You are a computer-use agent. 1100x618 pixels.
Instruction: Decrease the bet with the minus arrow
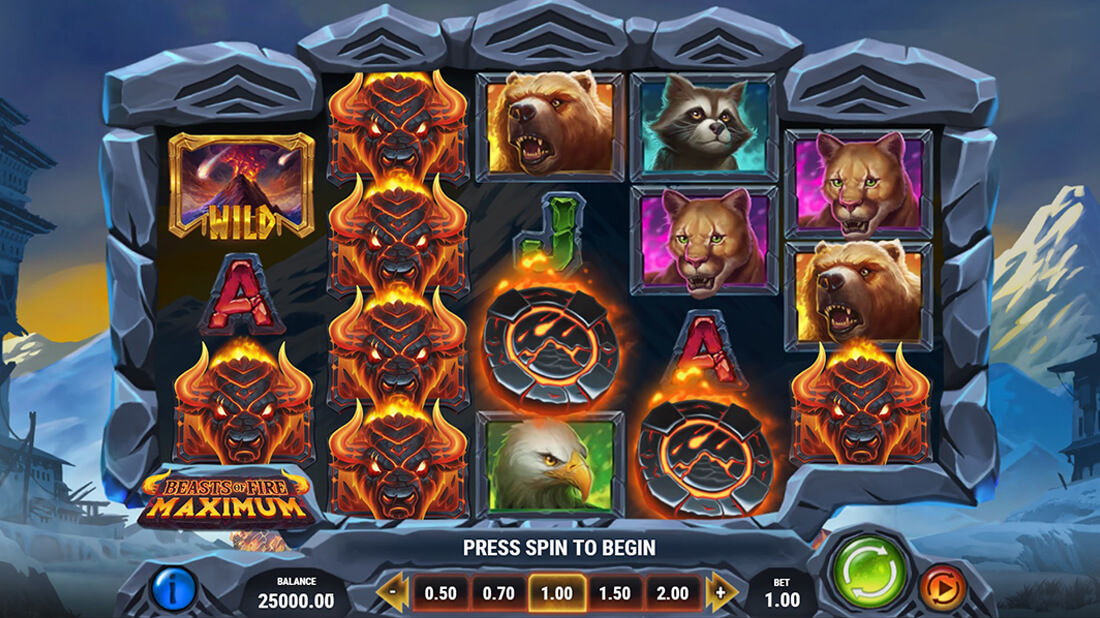pyautogui.click(x=393, y=593)
